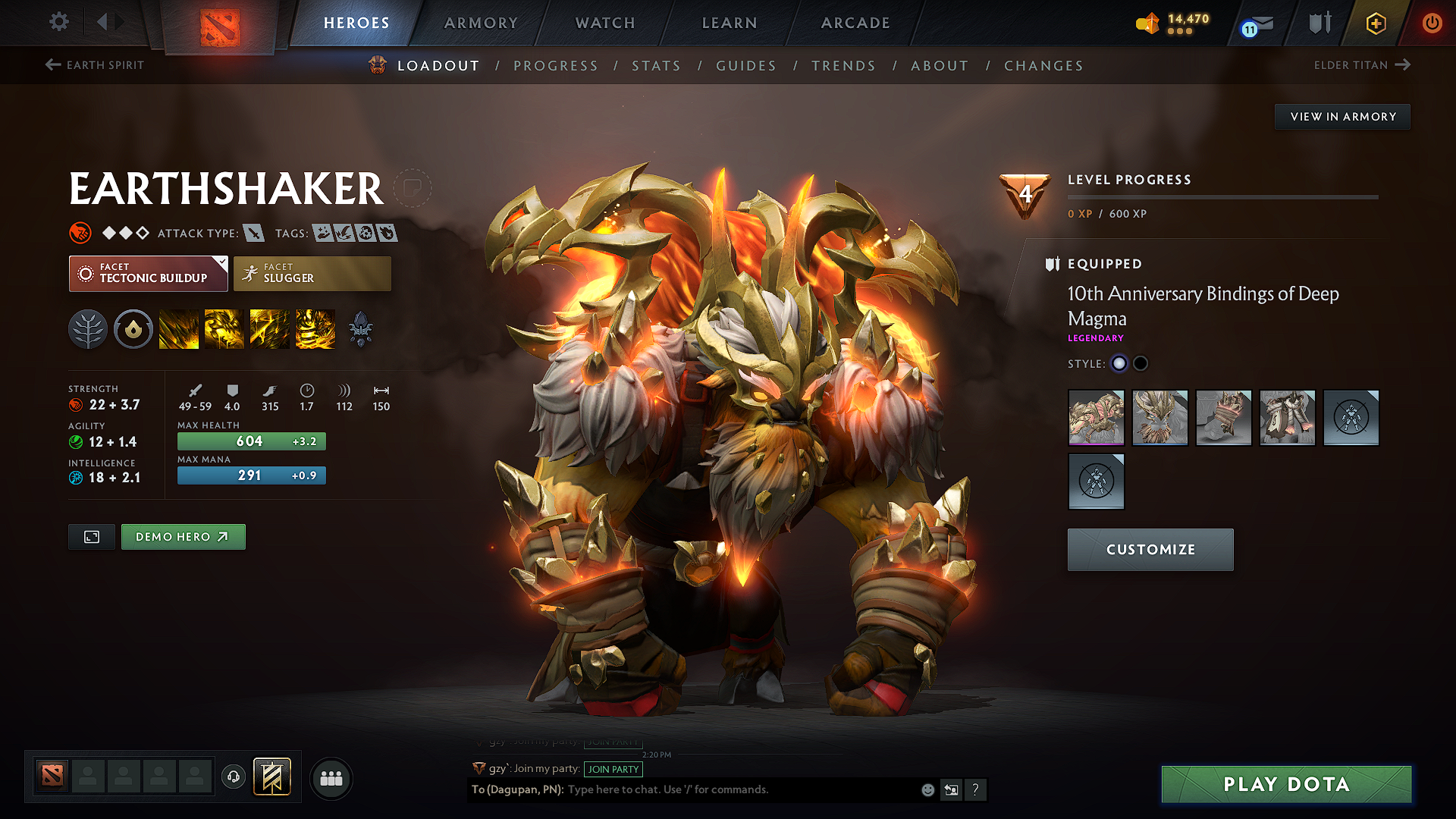The image size is (1456, 819).
Task: Select the first ability Fissure icon
Action: (x=179, y=328)
